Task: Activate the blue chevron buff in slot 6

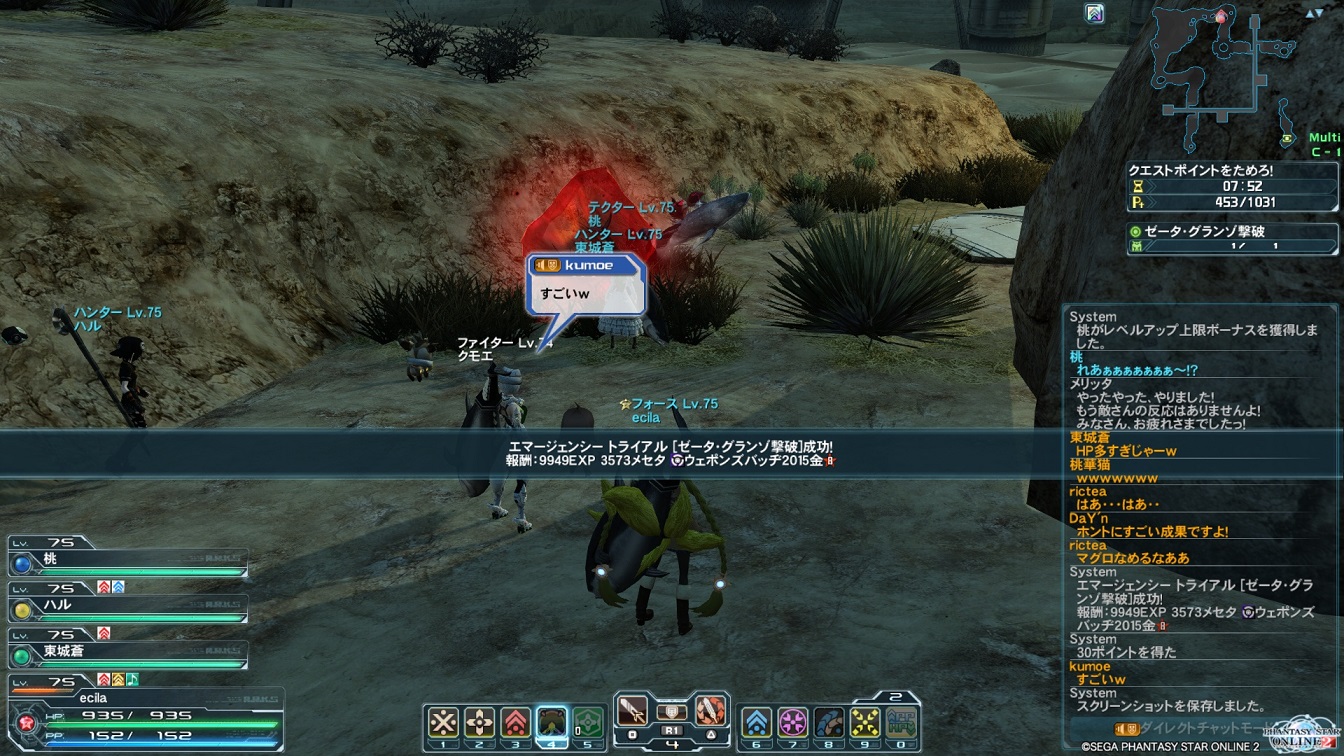Action: tap(756, 722)
